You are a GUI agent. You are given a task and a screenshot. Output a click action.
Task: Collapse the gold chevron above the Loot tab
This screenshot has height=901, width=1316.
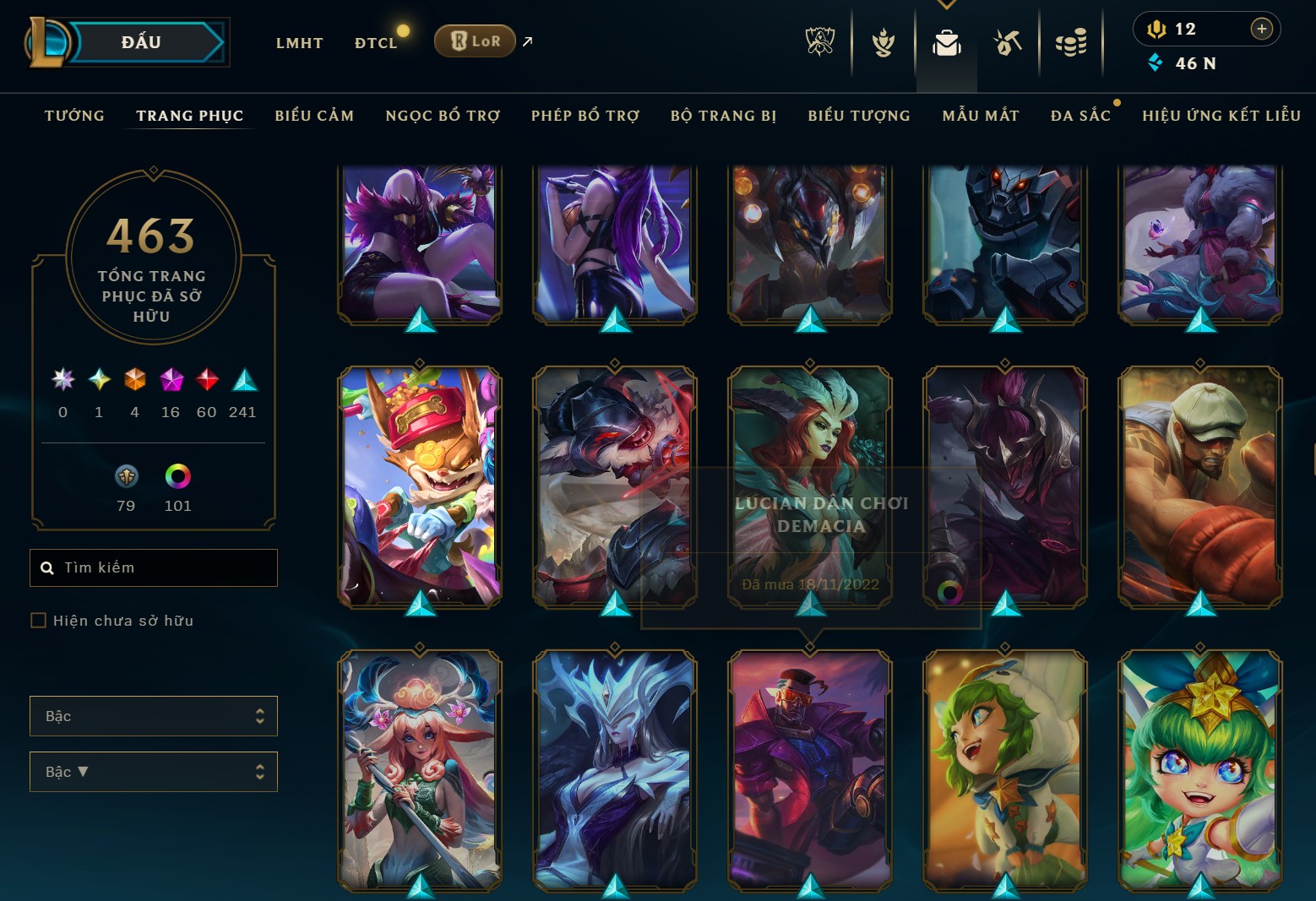coord(946,5)
